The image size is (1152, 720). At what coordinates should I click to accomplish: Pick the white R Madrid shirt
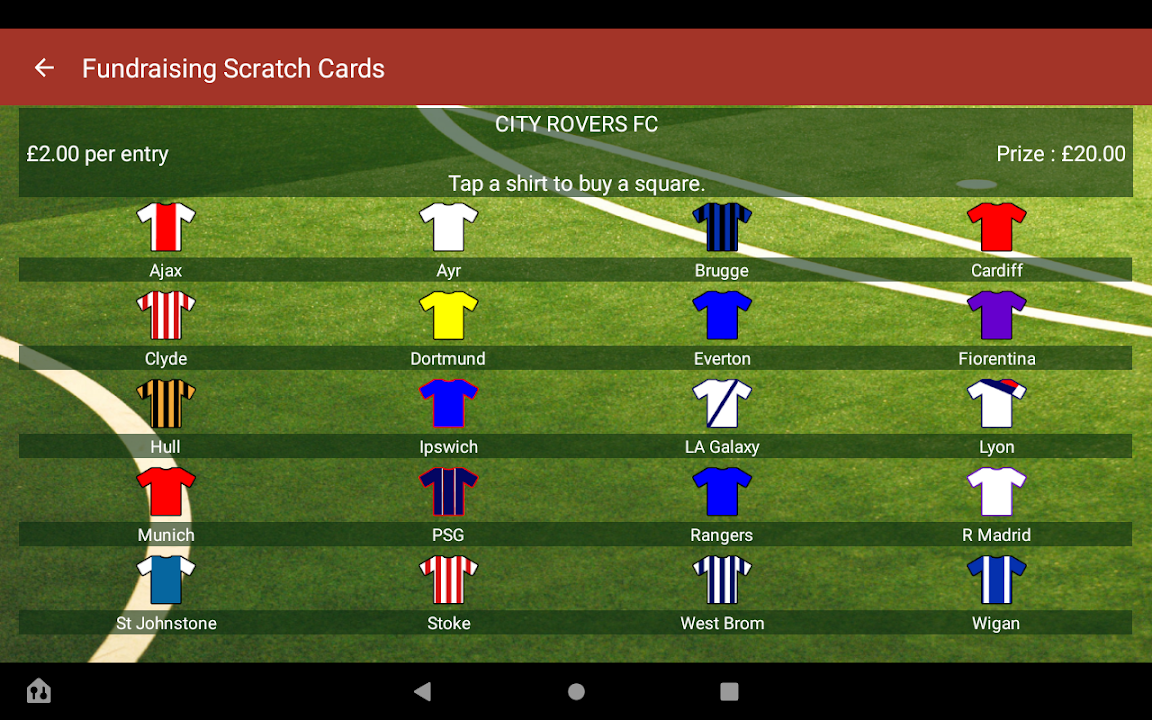coord(996,491)
